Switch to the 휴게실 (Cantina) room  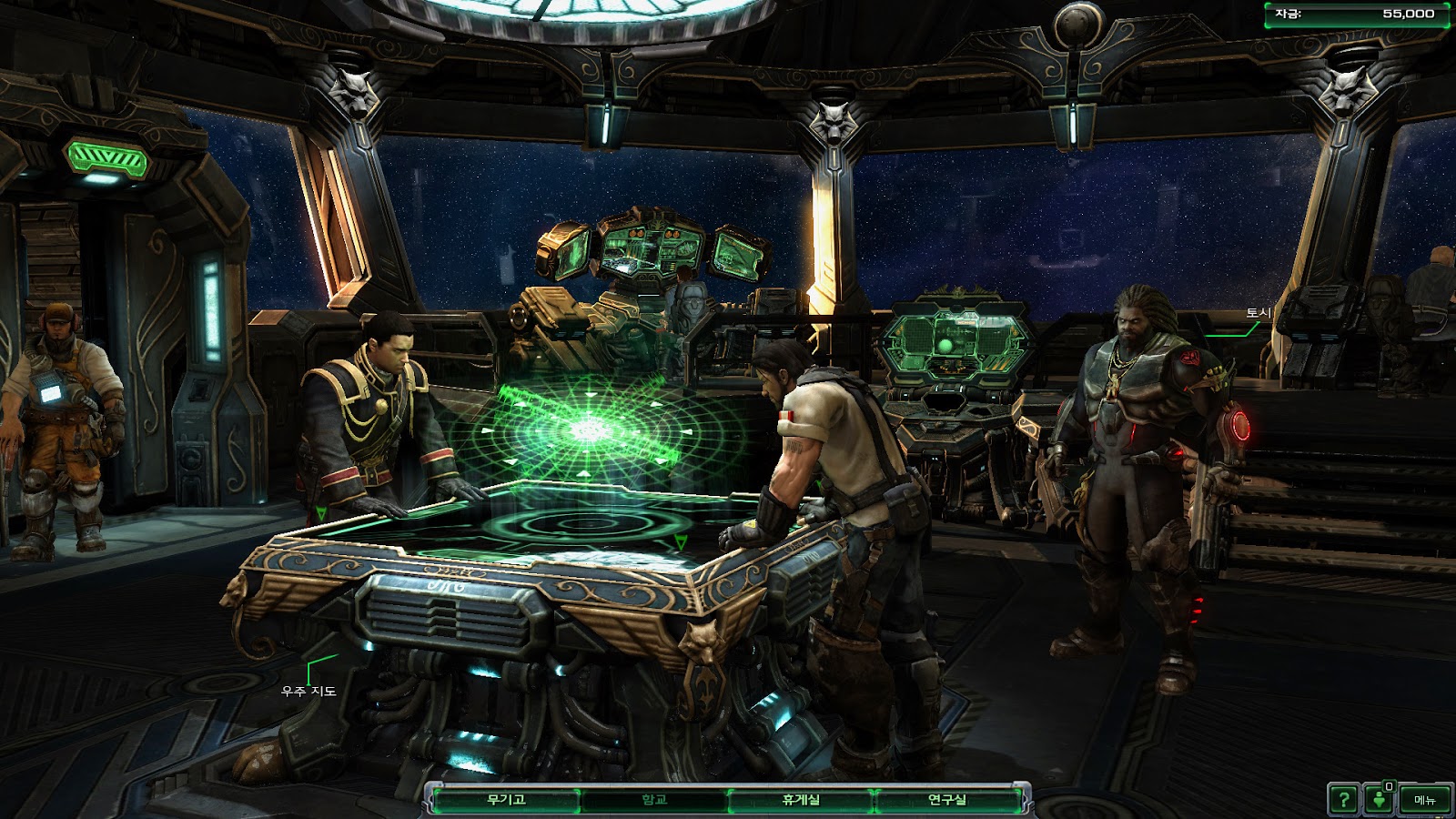(x=801, y=800)
